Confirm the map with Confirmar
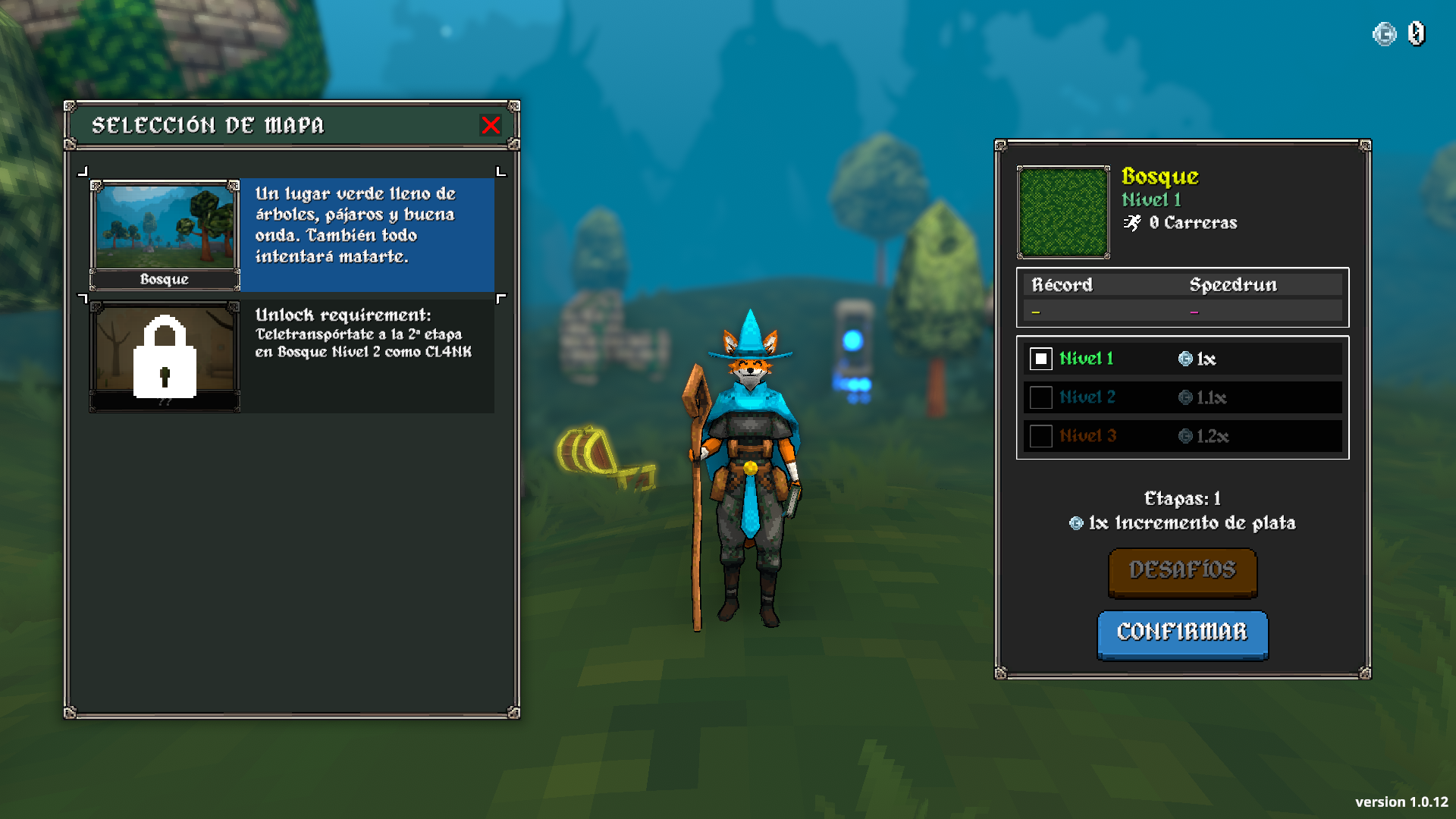 tap(1182, 633)
